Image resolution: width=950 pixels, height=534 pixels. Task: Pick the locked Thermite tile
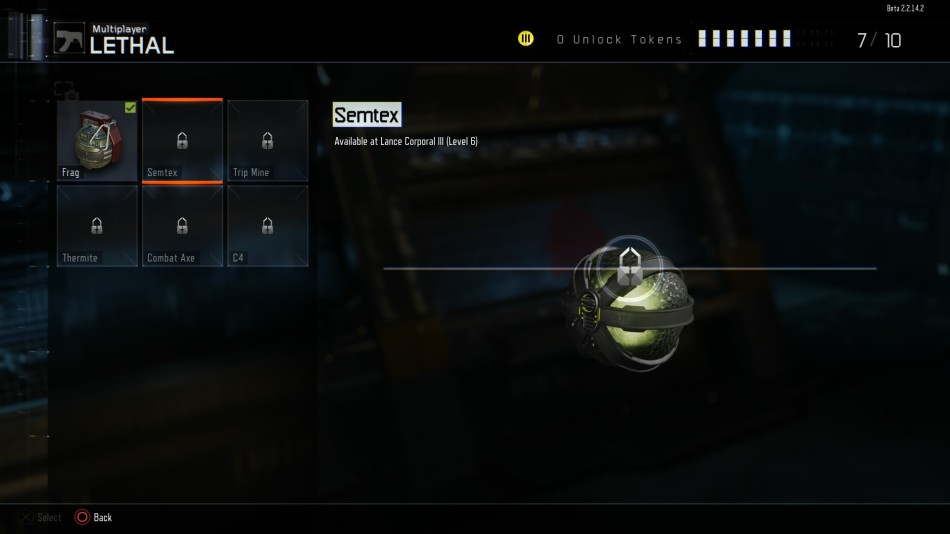click(97, 226)
